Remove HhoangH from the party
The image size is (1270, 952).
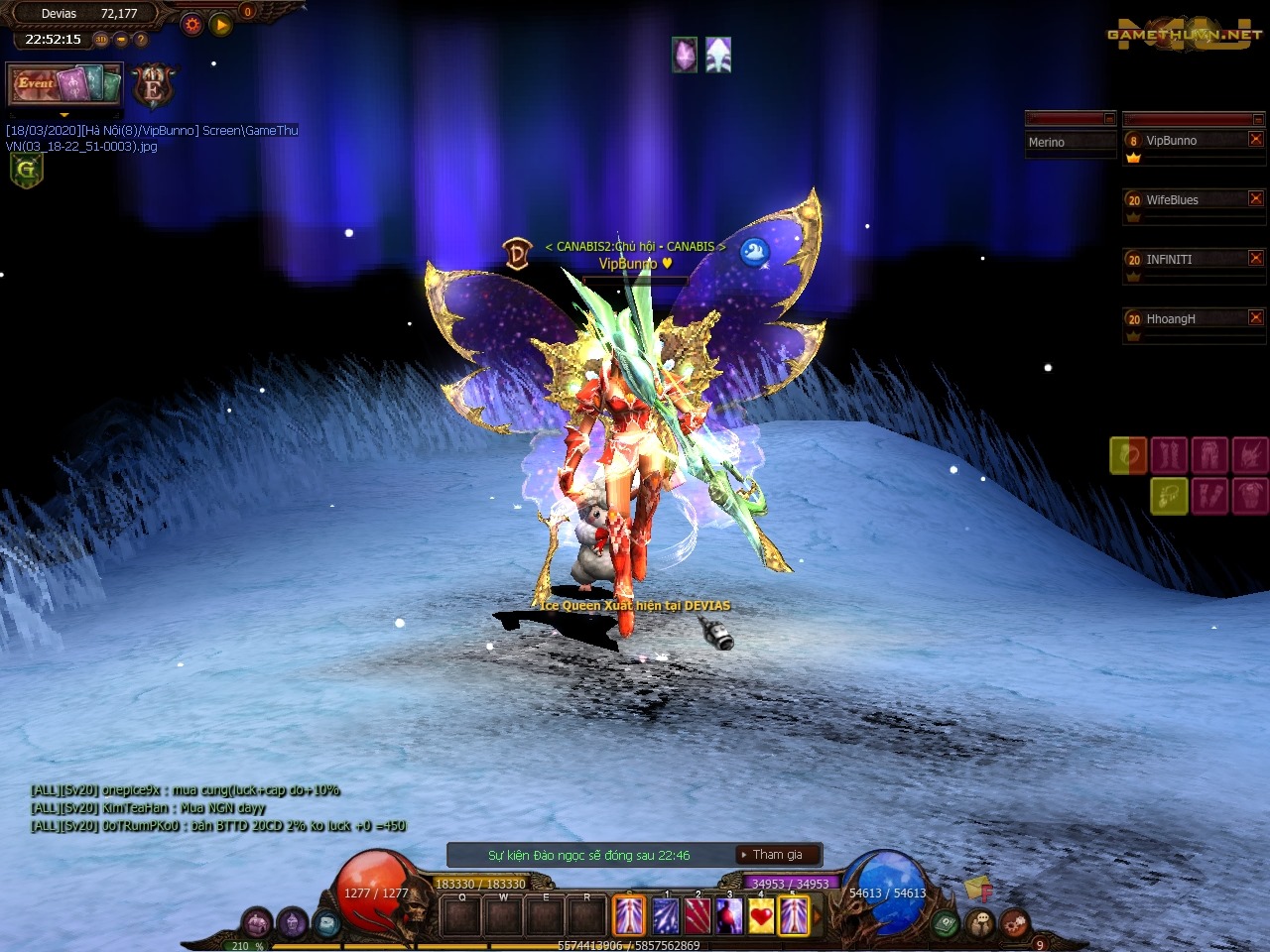point(1255,318)
